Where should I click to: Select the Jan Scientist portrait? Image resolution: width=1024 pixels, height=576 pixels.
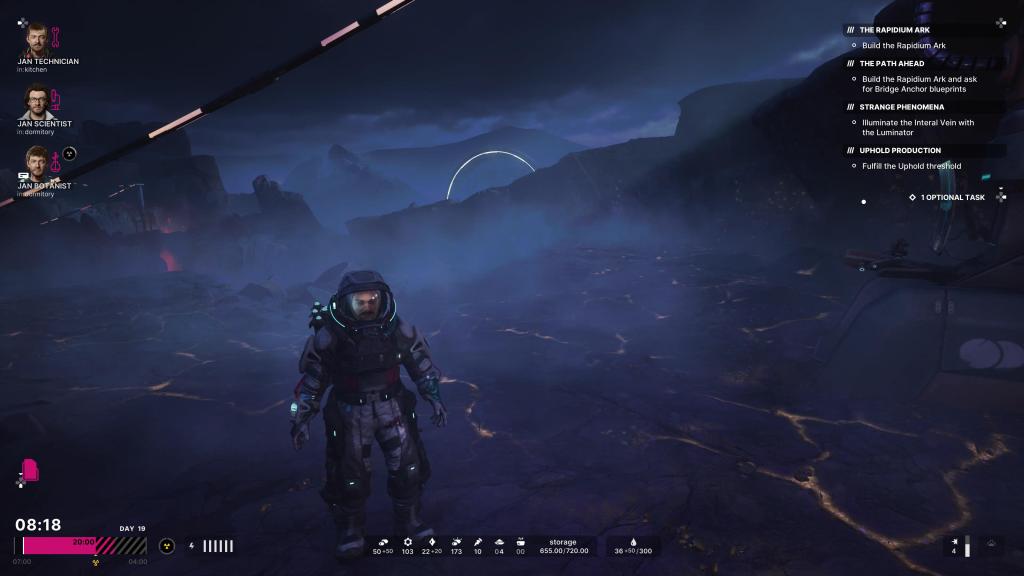[x=36, y=102]
